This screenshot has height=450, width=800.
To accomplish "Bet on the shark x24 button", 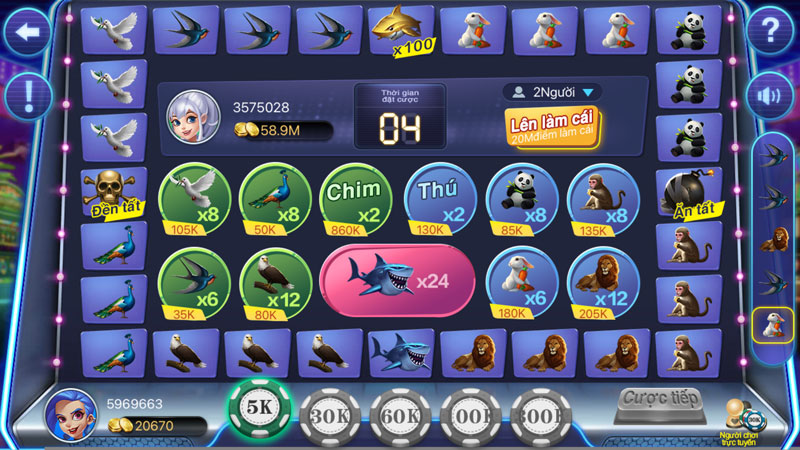I will (397, 281).
